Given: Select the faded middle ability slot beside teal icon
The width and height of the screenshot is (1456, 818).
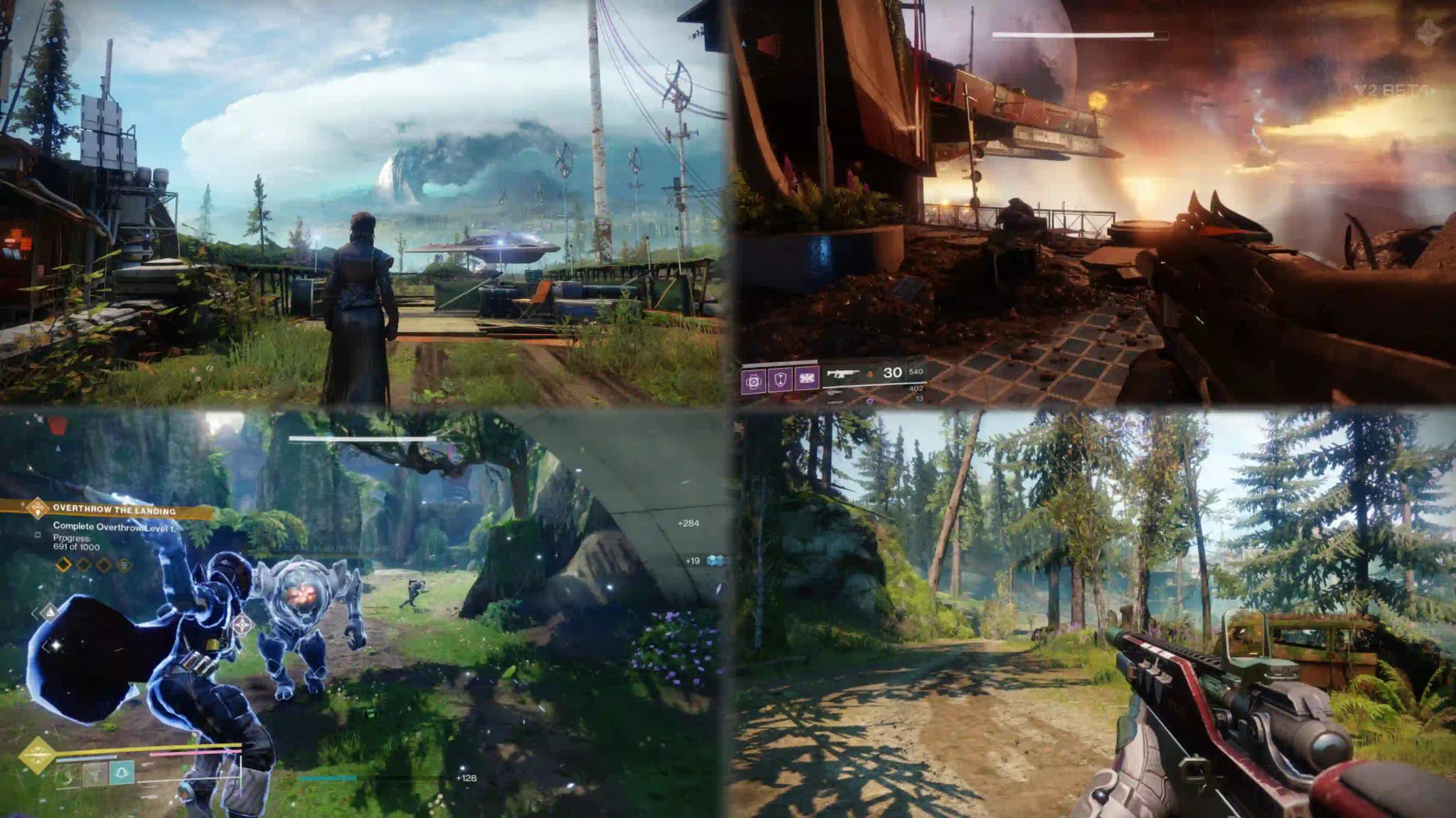Looking at the screenshot, I should [95, 774].
